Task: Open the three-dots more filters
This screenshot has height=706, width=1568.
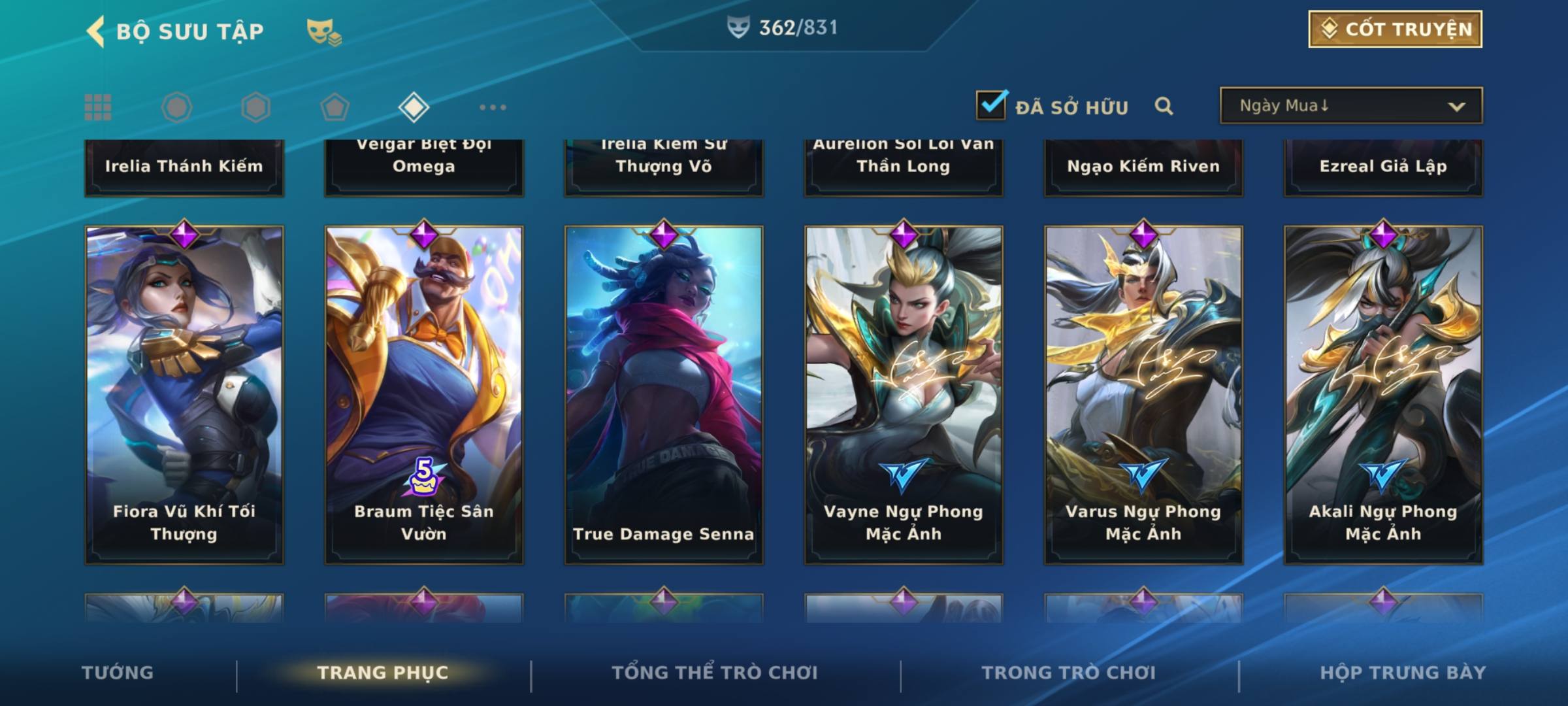Action: (x=493, y=107)
